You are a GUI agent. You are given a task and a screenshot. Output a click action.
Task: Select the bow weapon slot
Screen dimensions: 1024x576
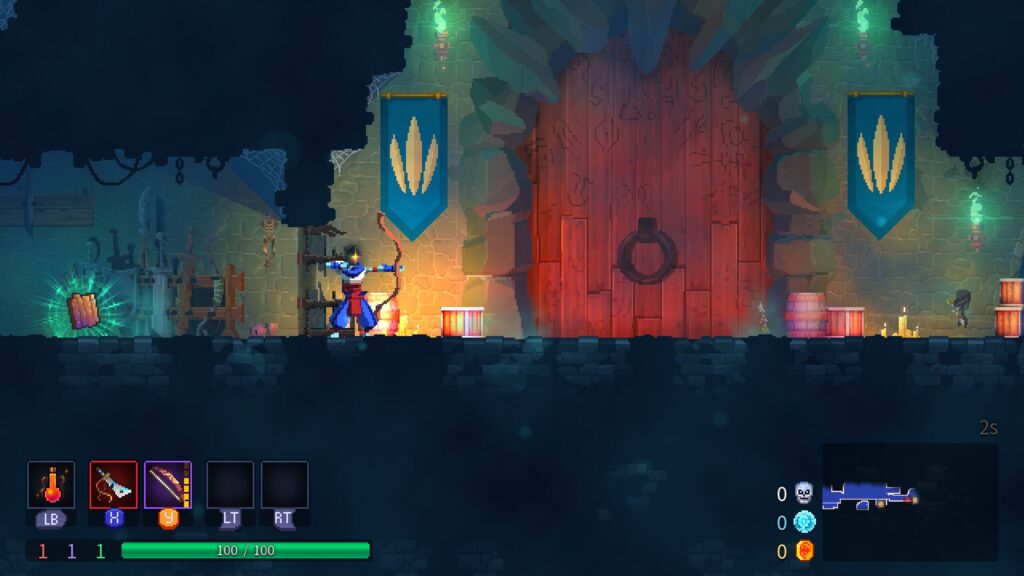click(x=168, y=485)
